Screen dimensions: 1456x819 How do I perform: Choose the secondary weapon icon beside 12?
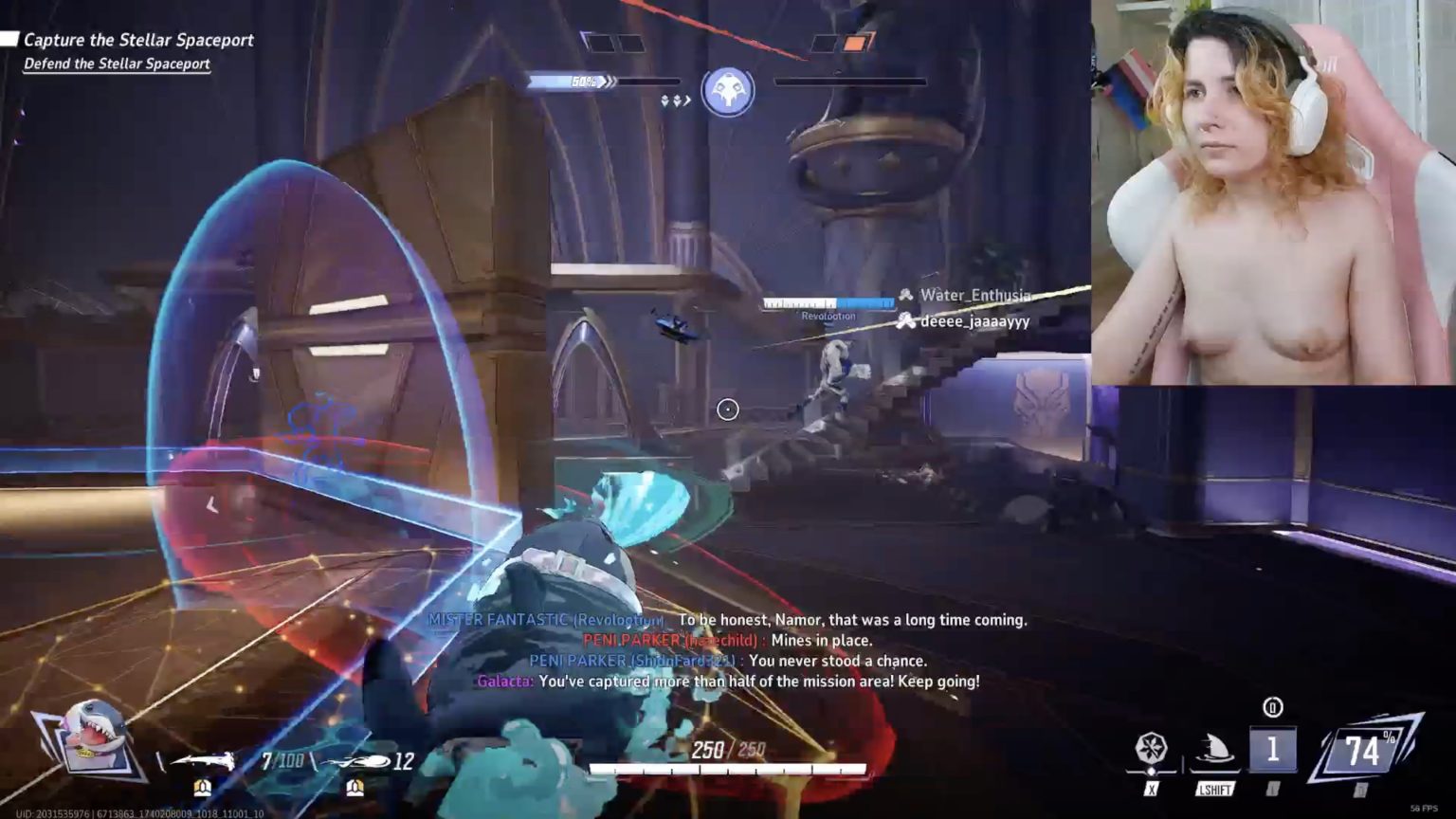coord(355,762)
